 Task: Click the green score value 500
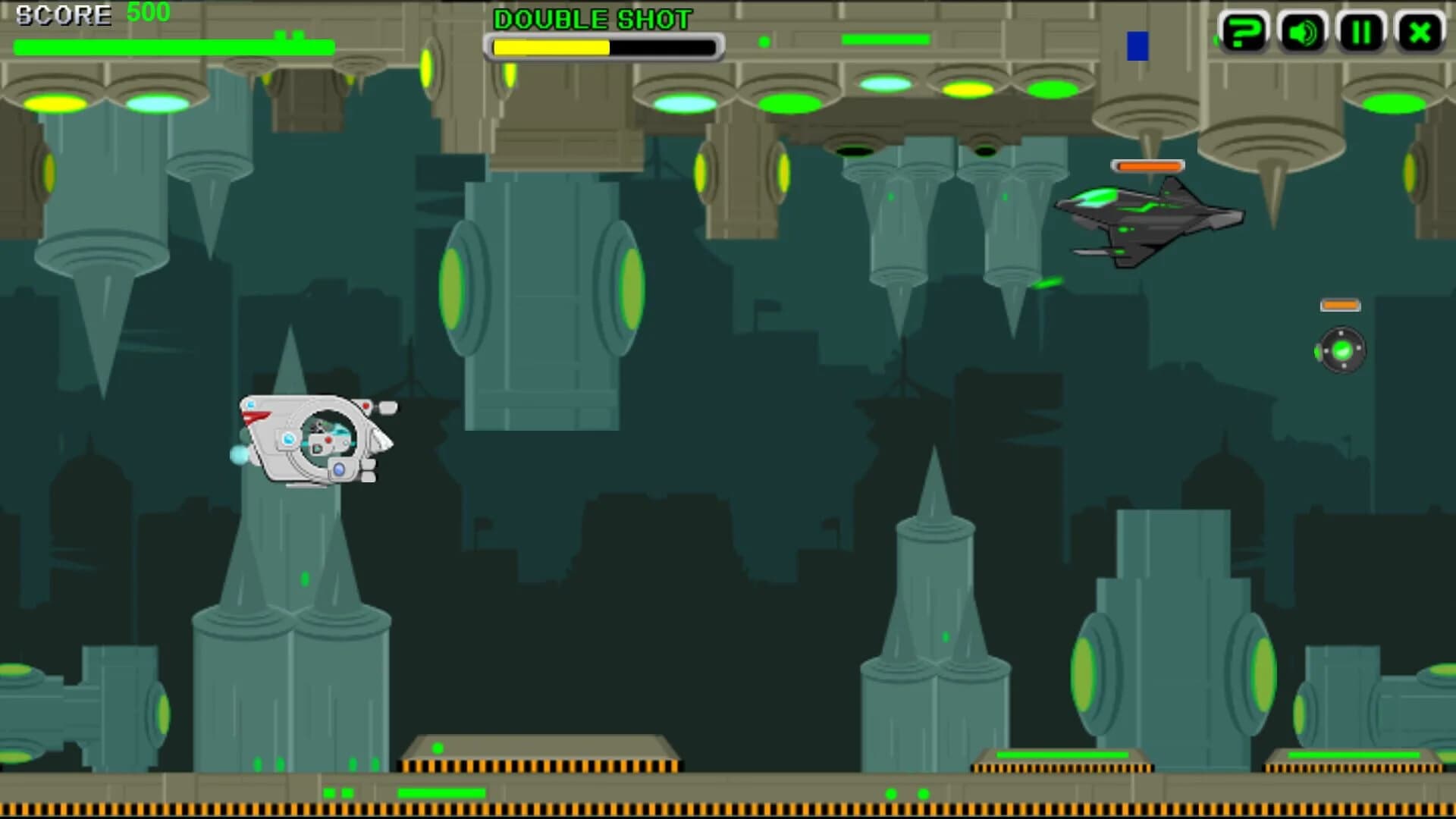coord(149,12)
